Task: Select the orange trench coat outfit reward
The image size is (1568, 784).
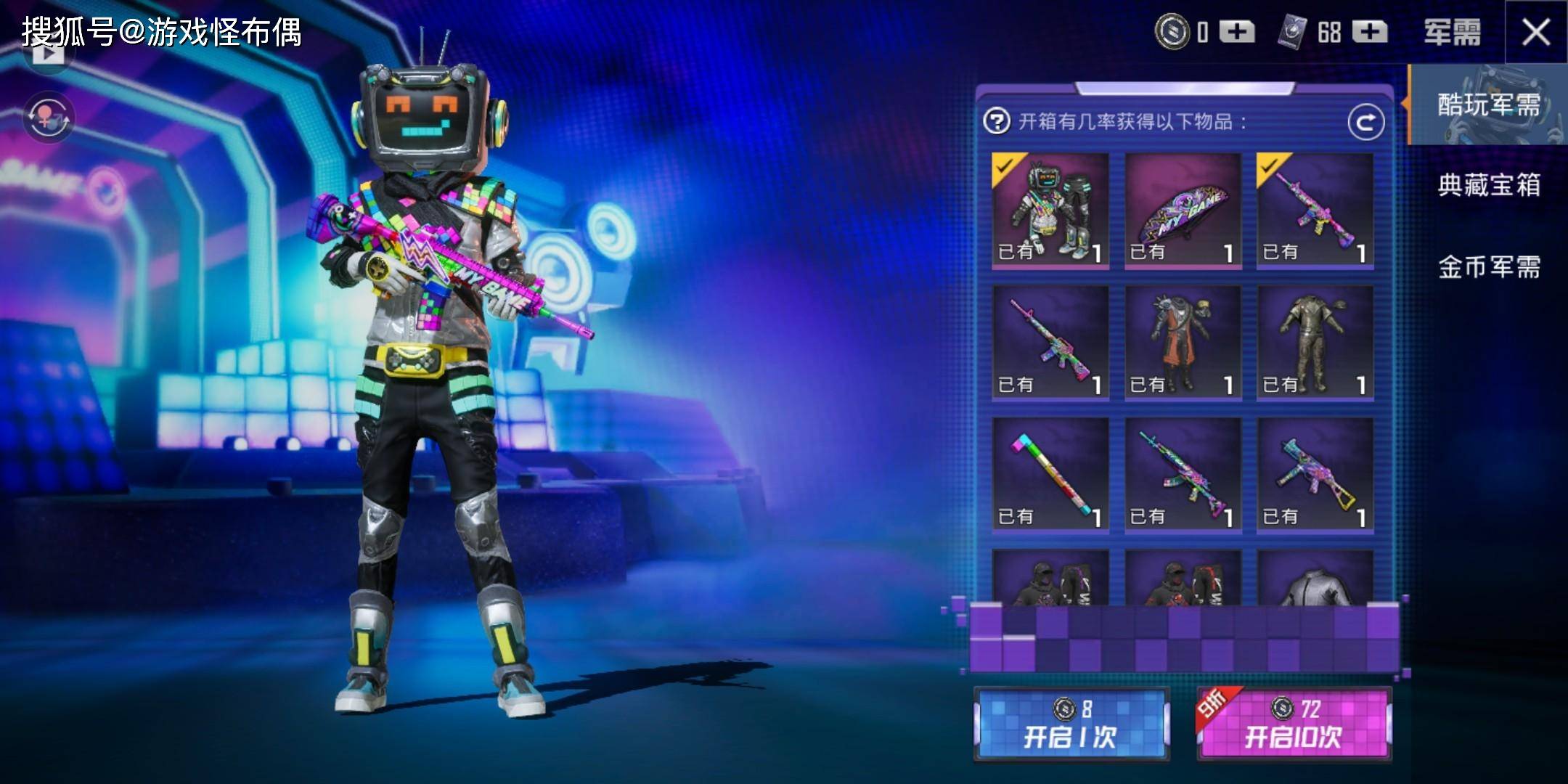Action: click(x=1183, y=342)
